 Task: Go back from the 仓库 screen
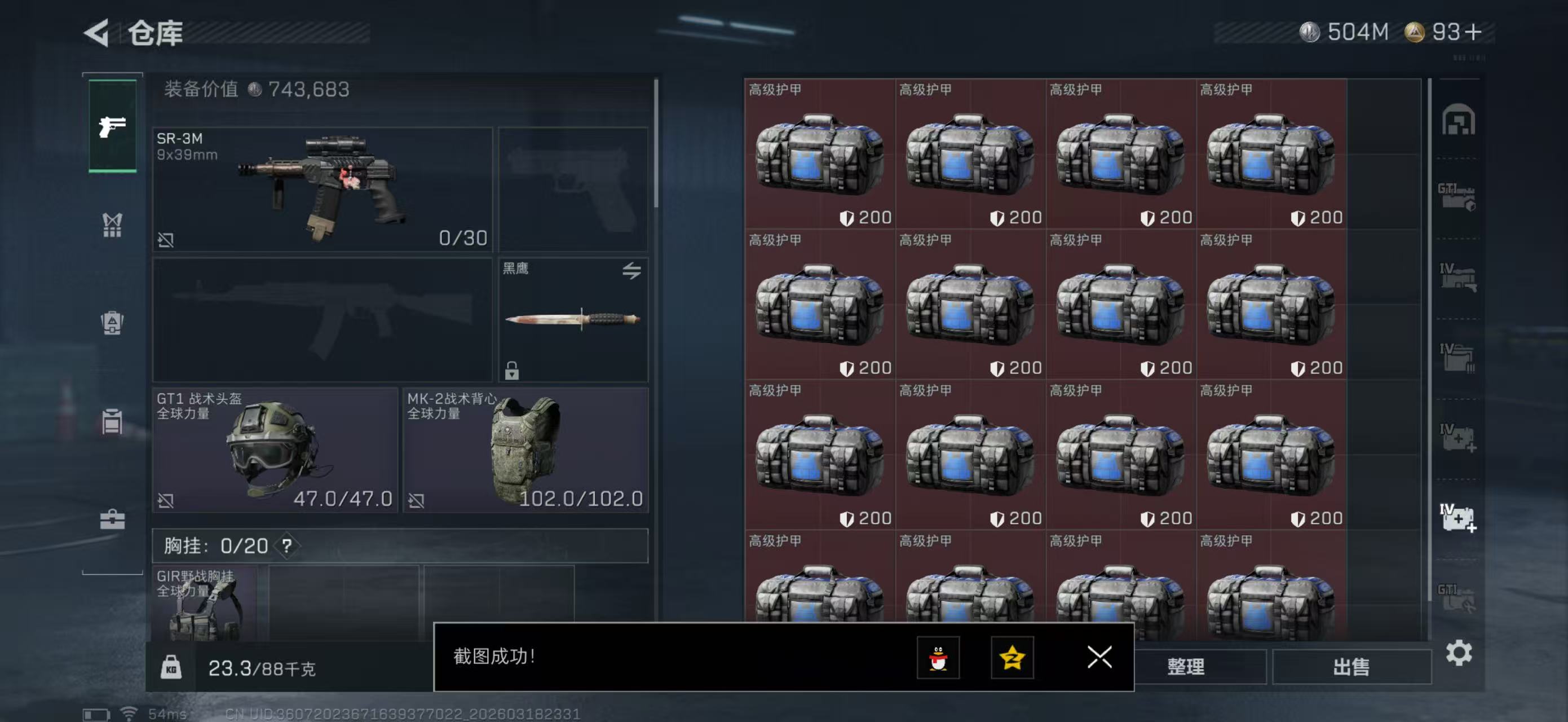(98, 32)
